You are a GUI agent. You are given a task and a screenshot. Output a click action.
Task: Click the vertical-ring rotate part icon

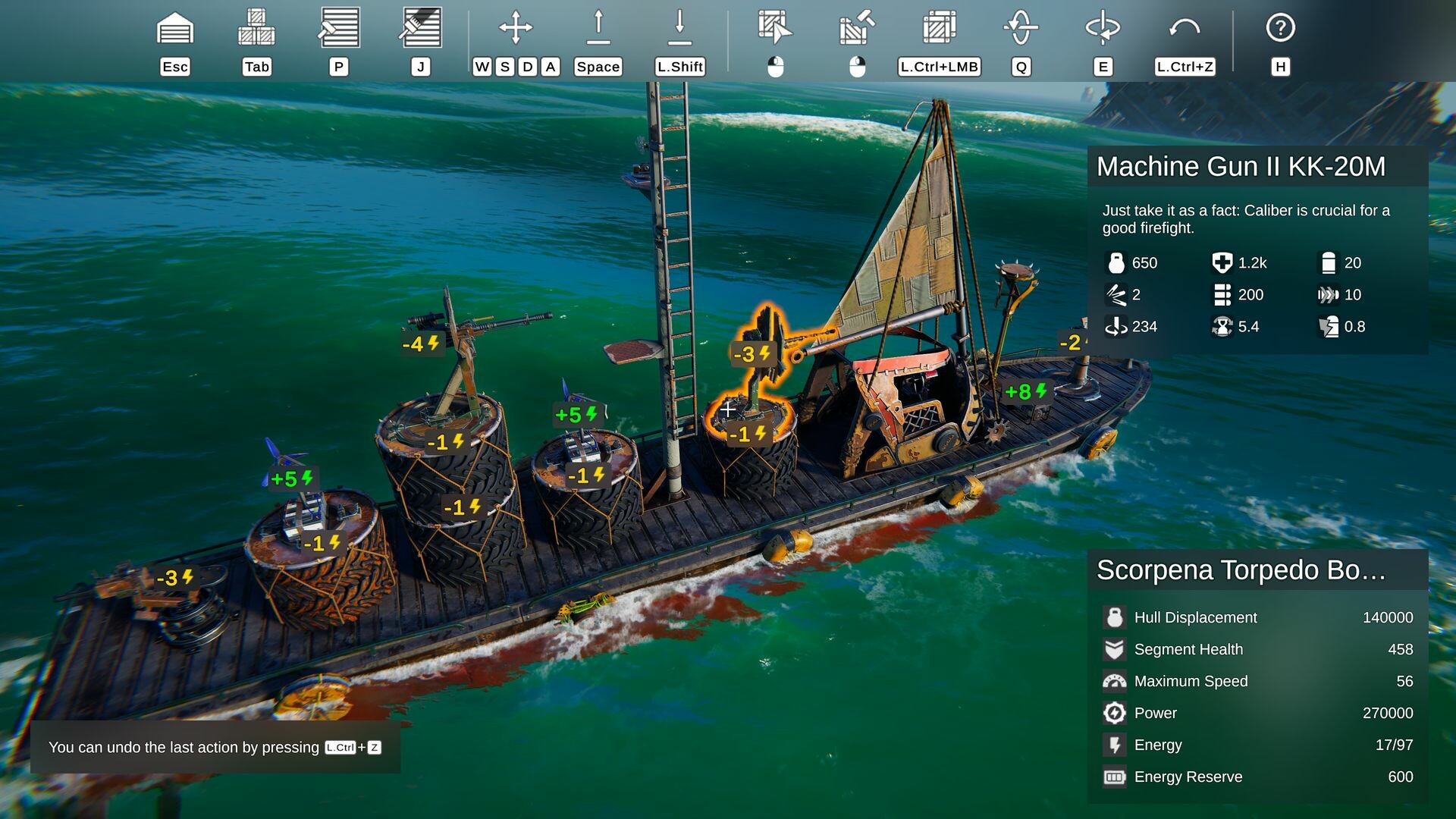click(1021, 28)
